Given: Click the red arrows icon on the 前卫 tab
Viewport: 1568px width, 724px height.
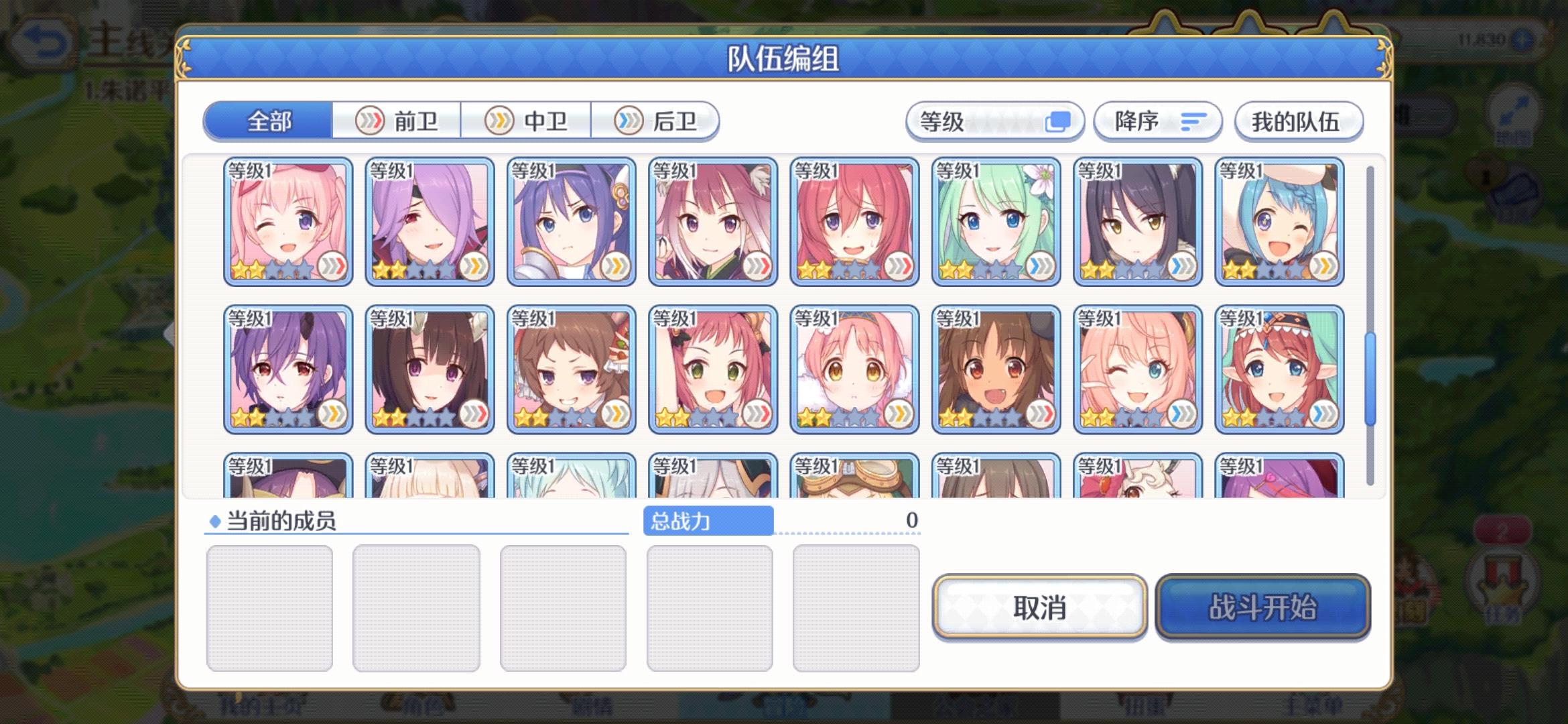Looking at the screenshot, I should pyautogui.click(x=371, y=121).
